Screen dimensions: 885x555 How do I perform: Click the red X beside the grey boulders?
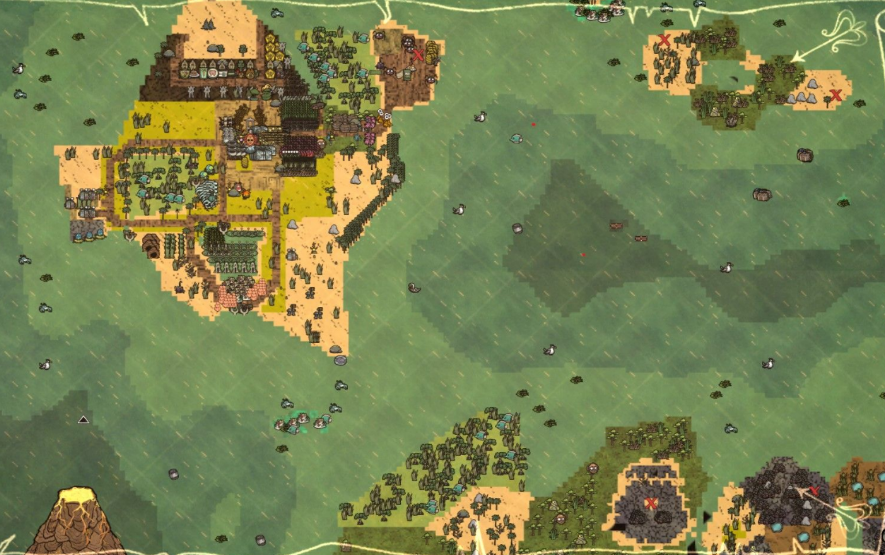pos(836,96)
